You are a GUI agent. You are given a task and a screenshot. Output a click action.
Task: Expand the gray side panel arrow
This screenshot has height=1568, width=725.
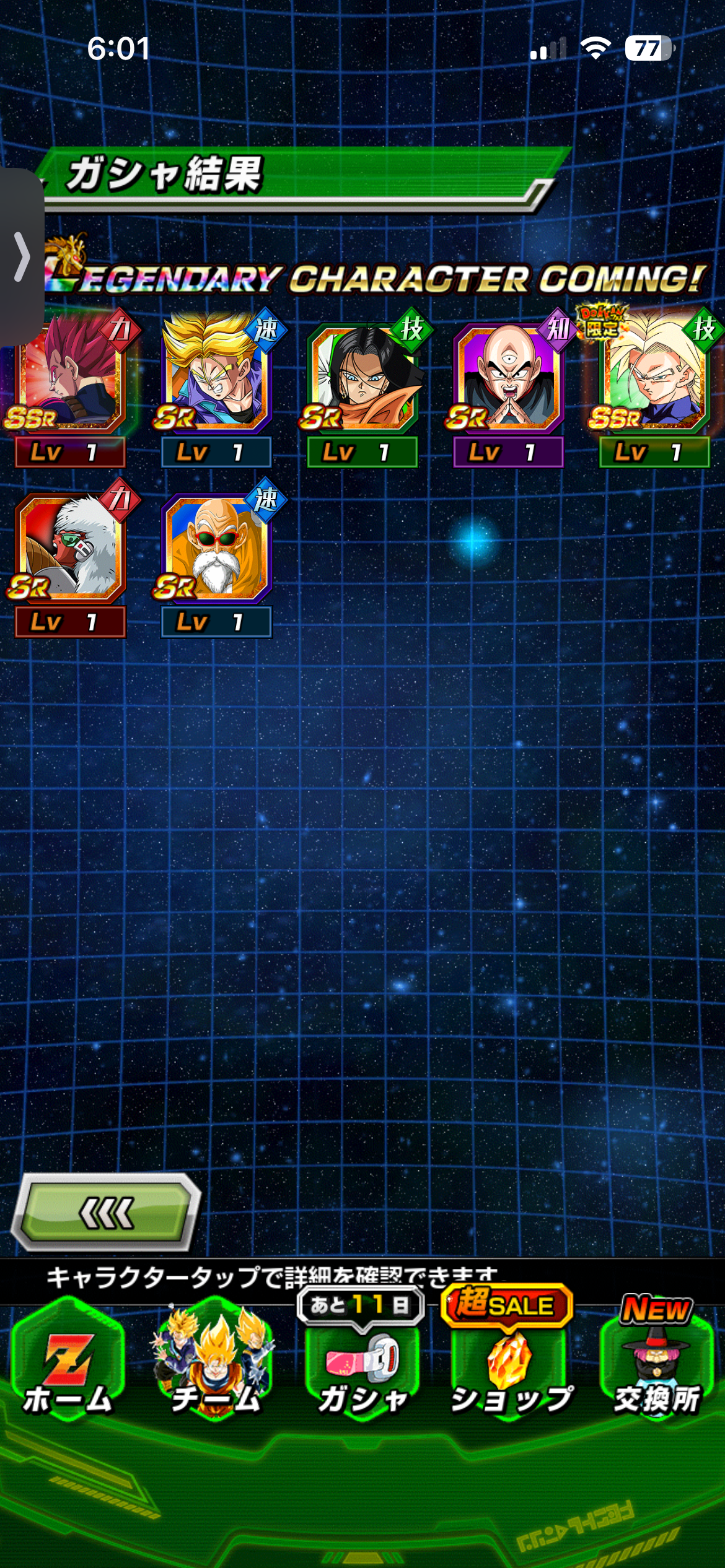tap(22, 256)
